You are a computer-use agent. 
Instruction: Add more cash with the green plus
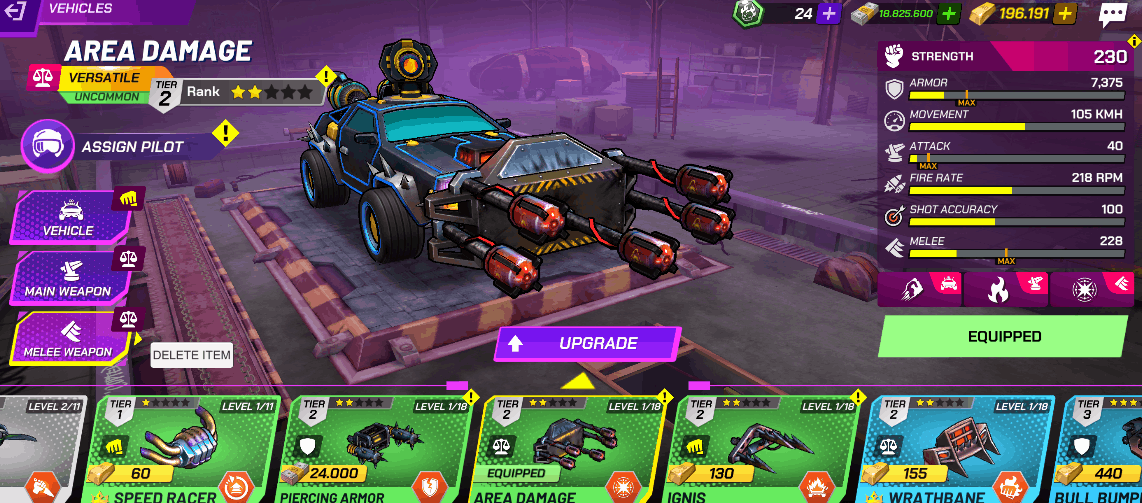(x=950, y=14)
